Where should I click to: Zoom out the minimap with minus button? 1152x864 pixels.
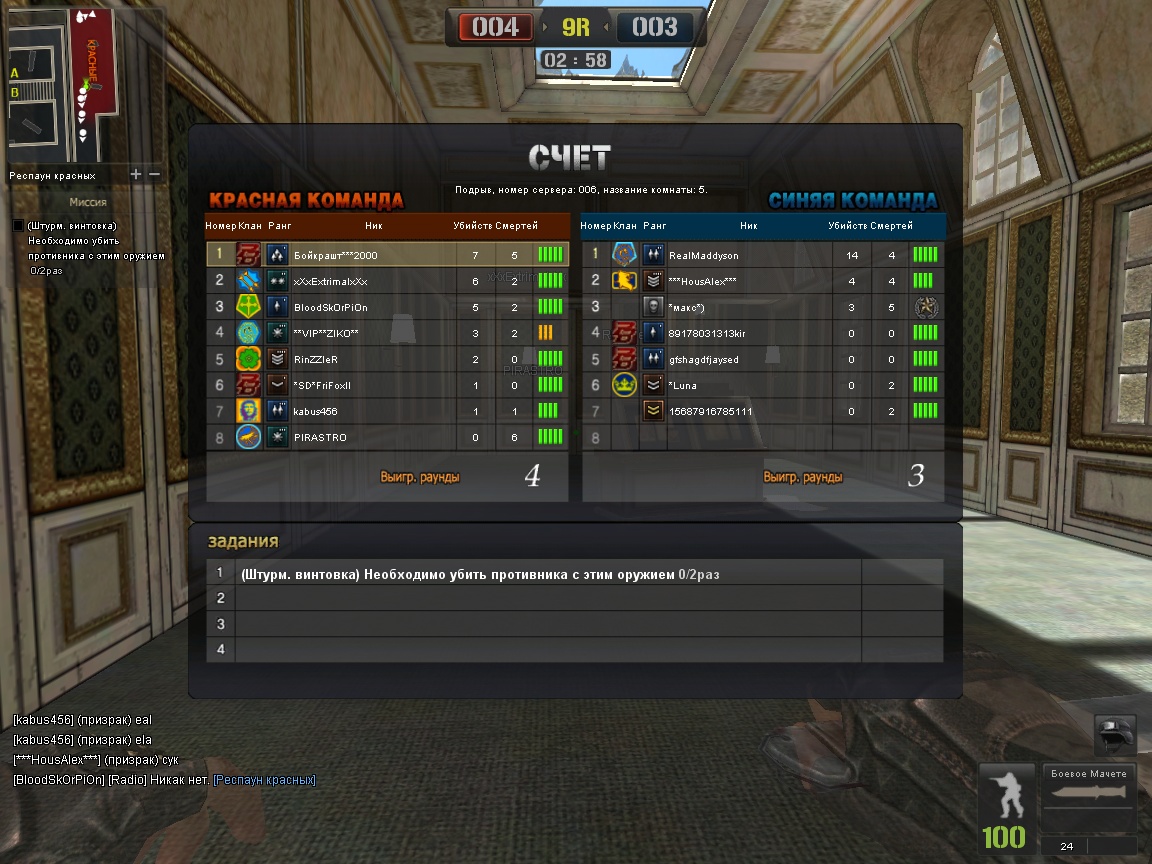(154, 175)
